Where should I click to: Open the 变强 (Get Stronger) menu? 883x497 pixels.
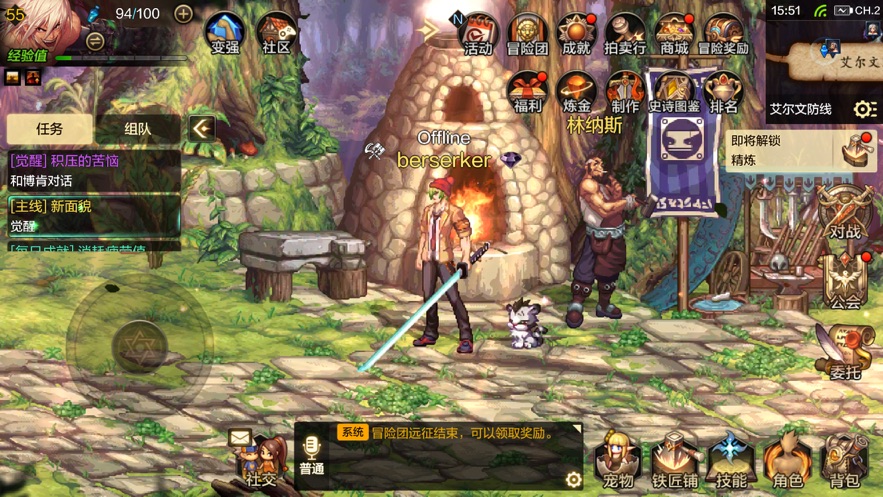click(225, 33)
